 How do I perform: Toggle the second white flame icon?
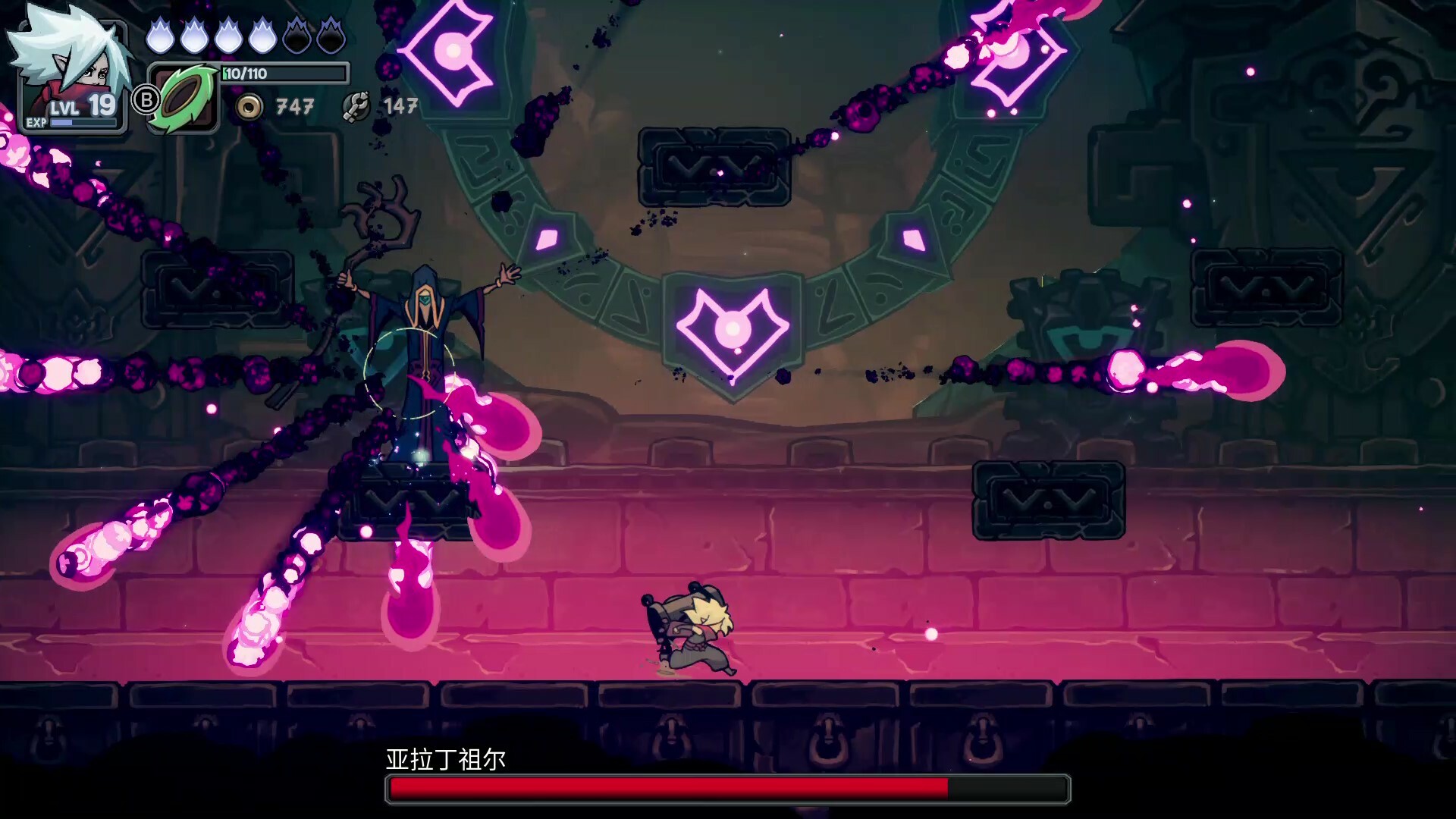click(196, 33)
